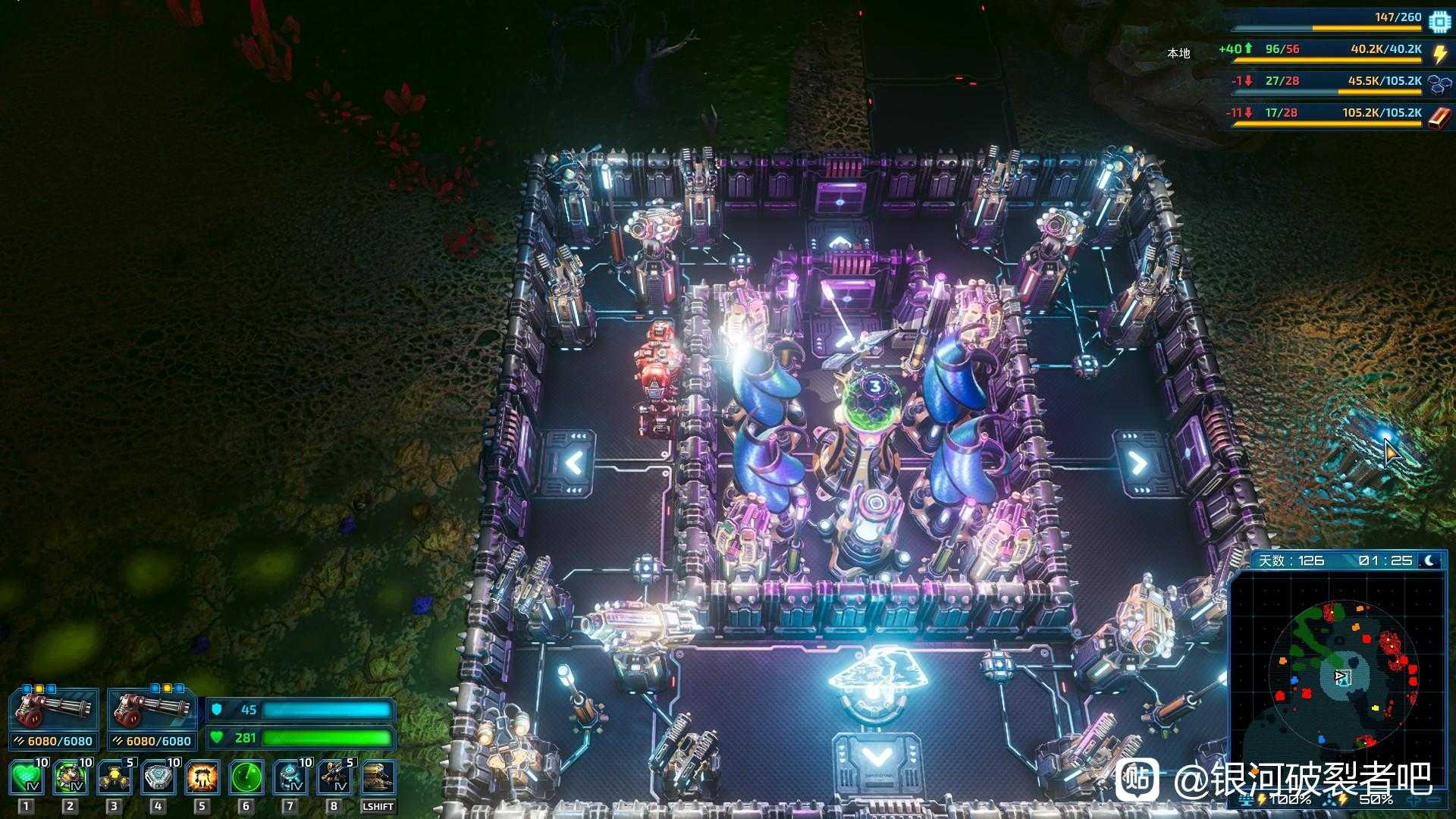Select the silver shield-shaped item slot
The image size is (1456, 819).
[x=158, y=778]
